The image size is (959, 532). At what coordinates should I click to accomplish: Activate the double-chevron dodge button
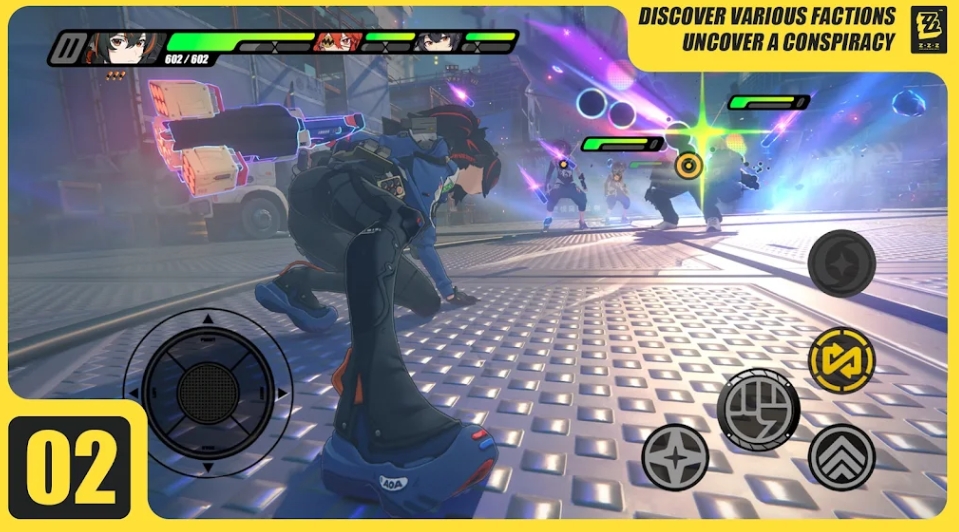(x=841, y=457)
